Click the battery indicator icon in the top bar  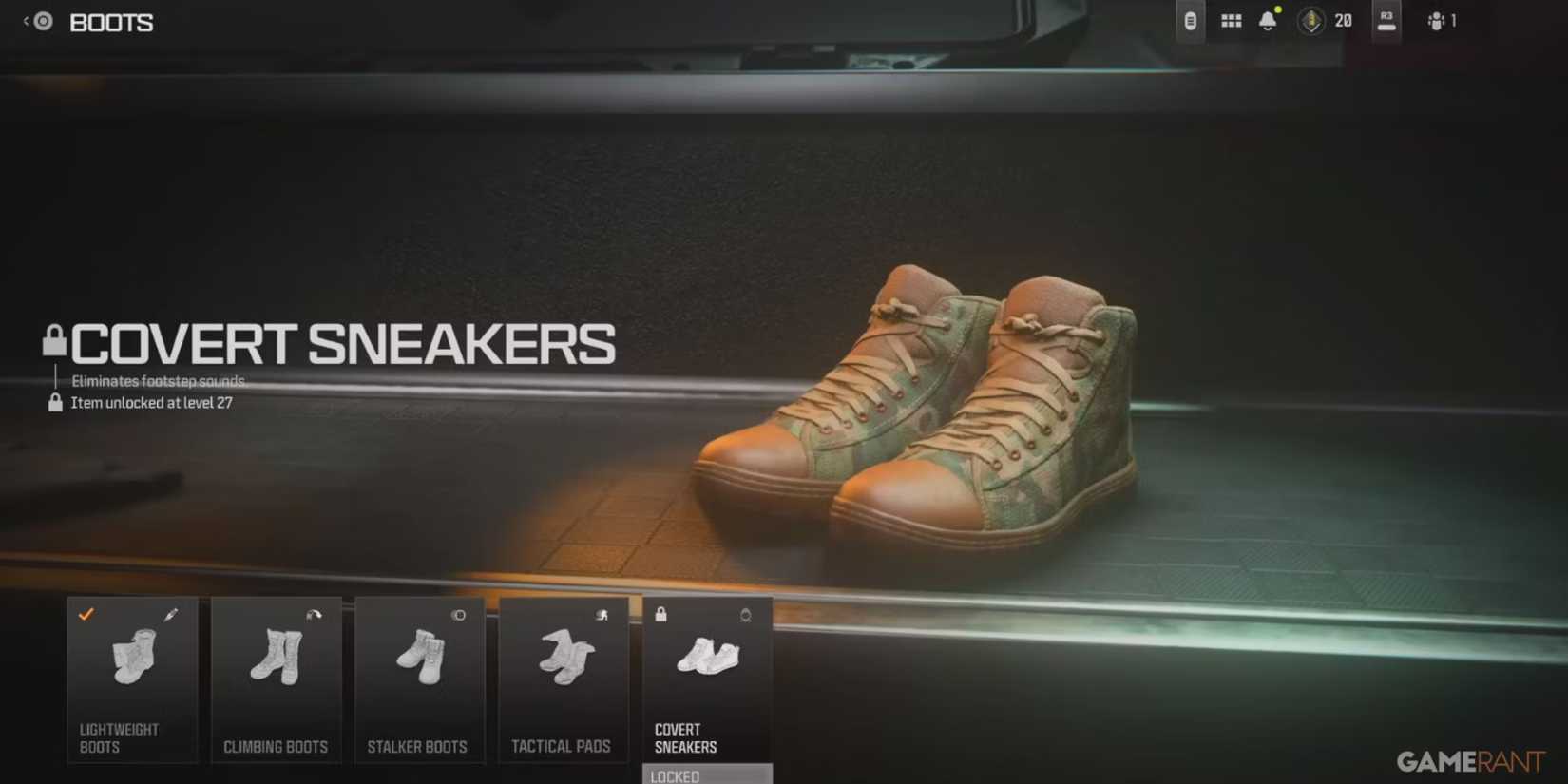click(1189, 20)
